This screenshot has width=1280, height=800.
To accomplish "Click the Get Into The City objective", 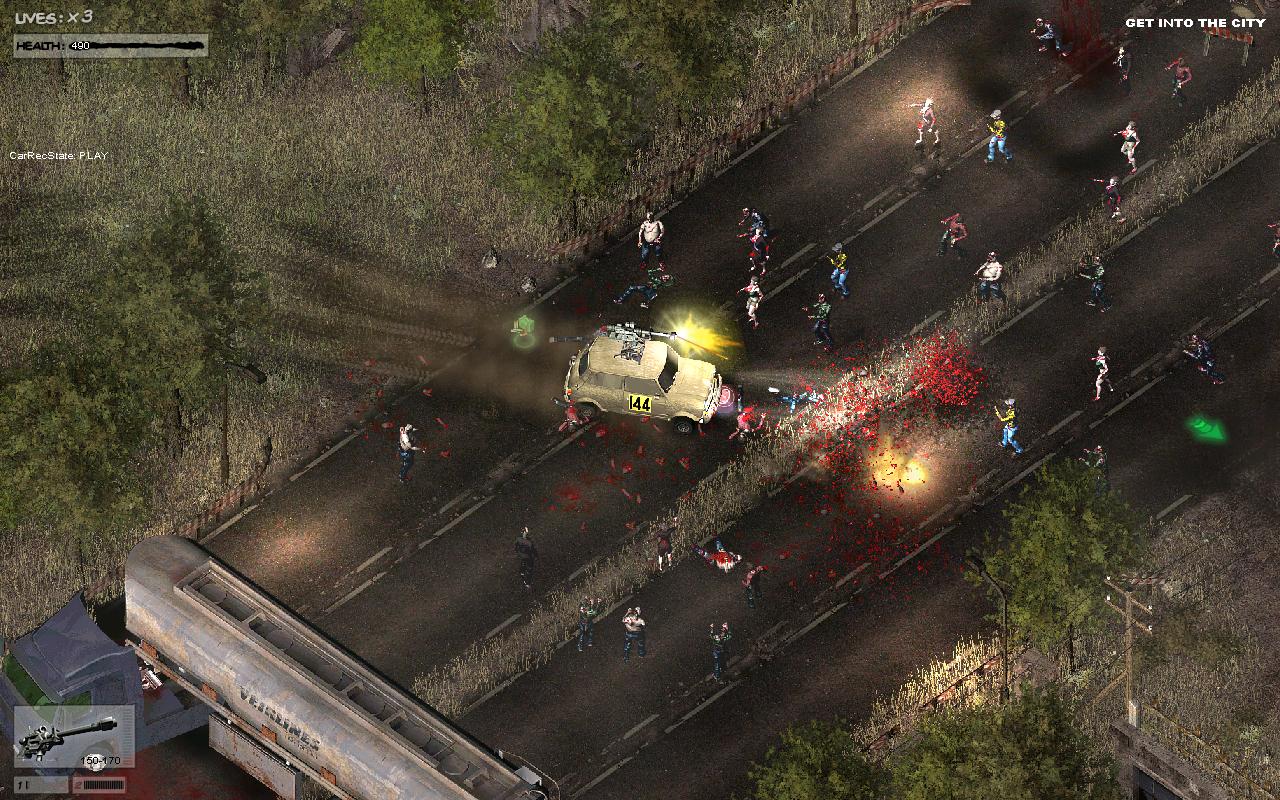I will click(1188, 23).
